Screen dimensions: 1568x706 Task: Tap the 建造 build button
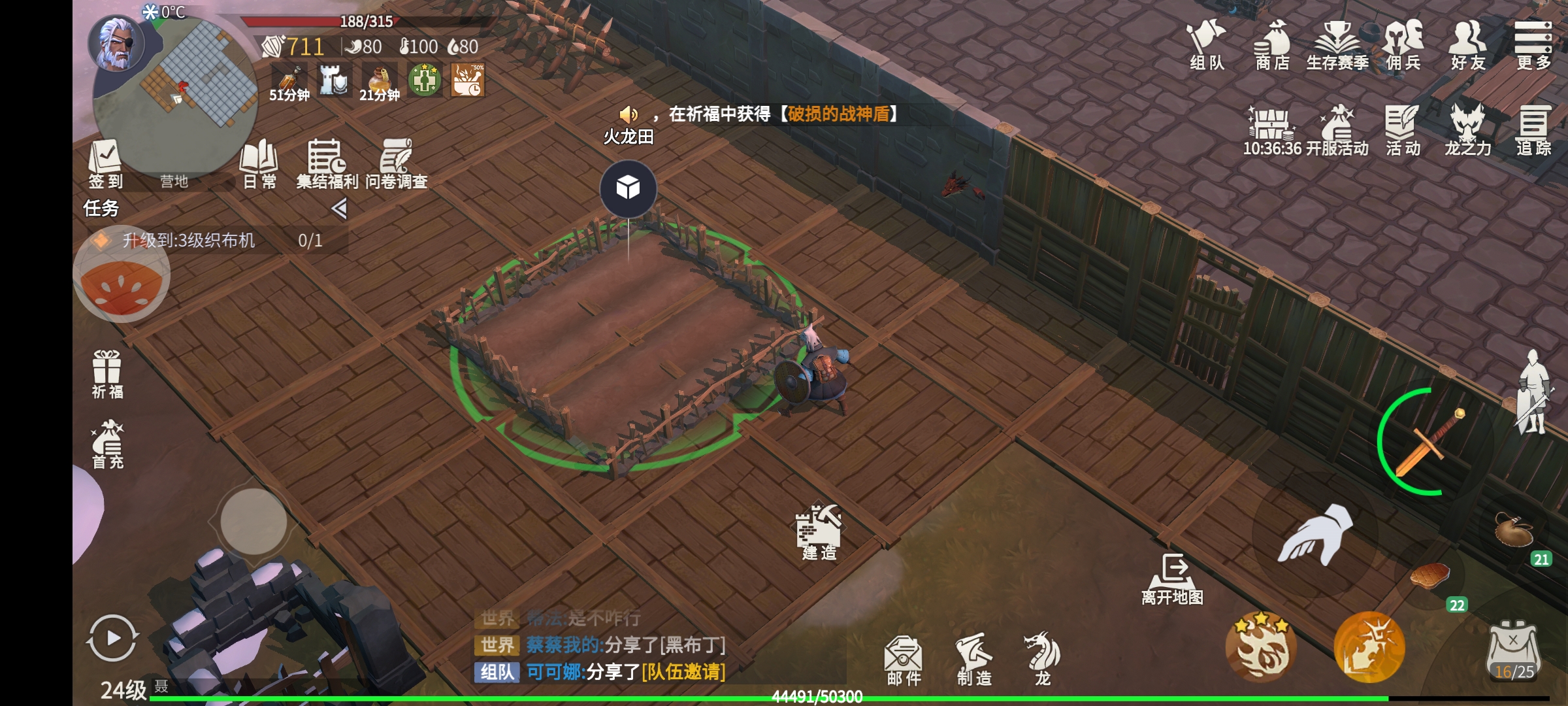[819, 533]
